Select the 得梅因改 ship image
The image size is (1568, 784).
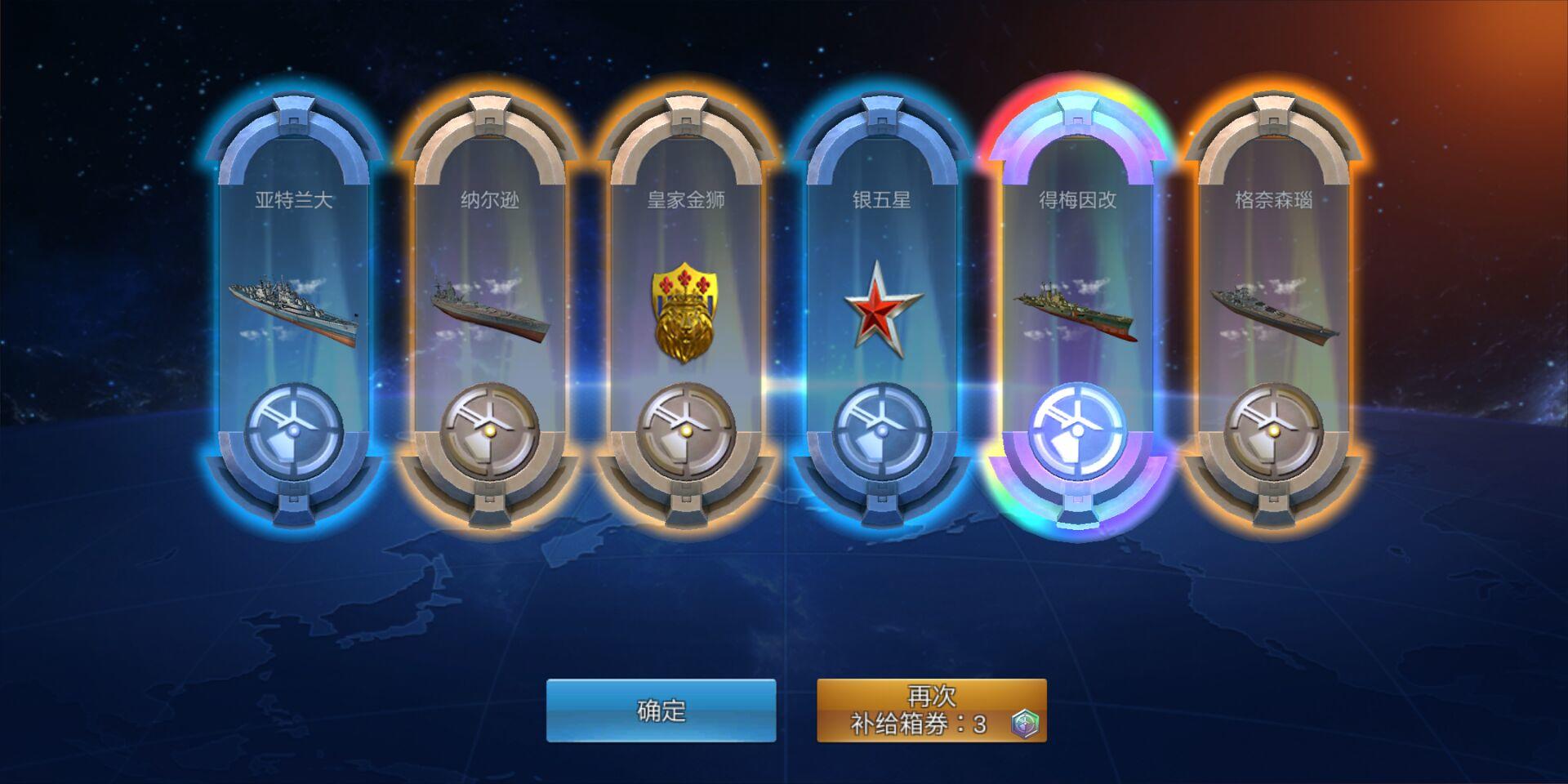[x=1074, y=310]
